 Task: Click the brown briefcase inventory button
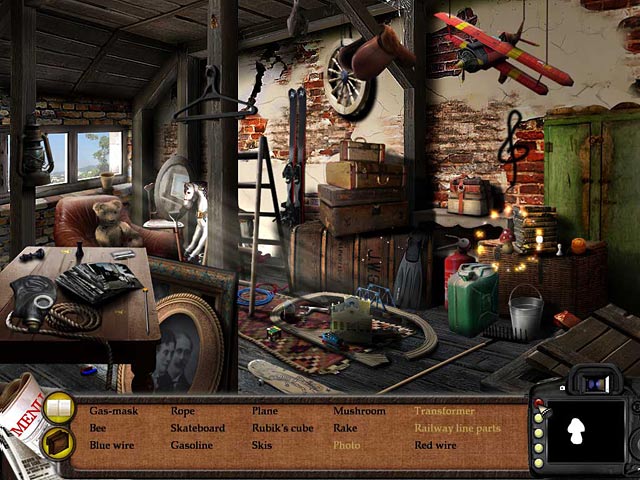(x=58, y=441)
